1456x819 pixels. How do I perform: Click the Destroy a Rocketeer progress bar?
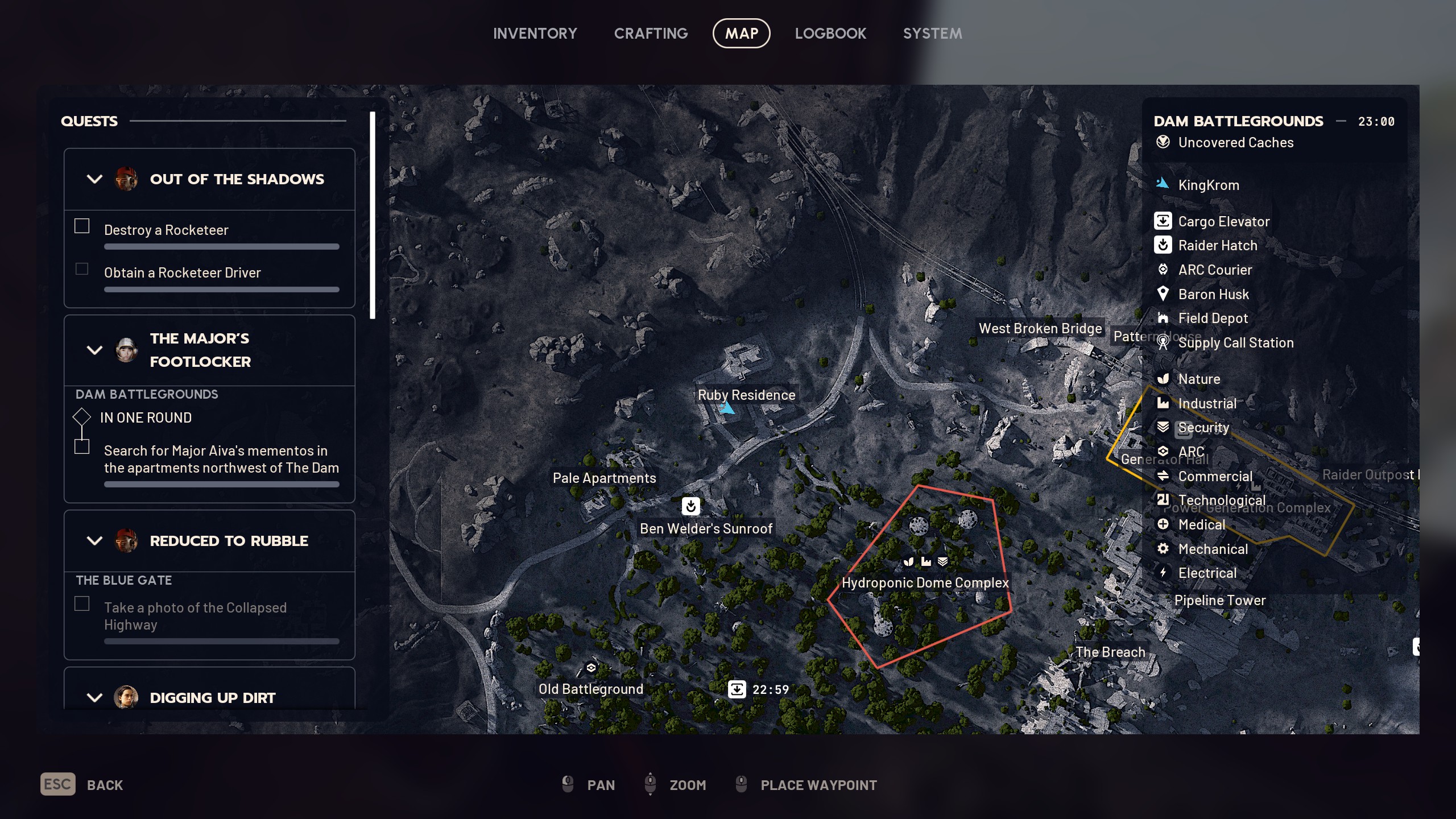coord(221,246)
